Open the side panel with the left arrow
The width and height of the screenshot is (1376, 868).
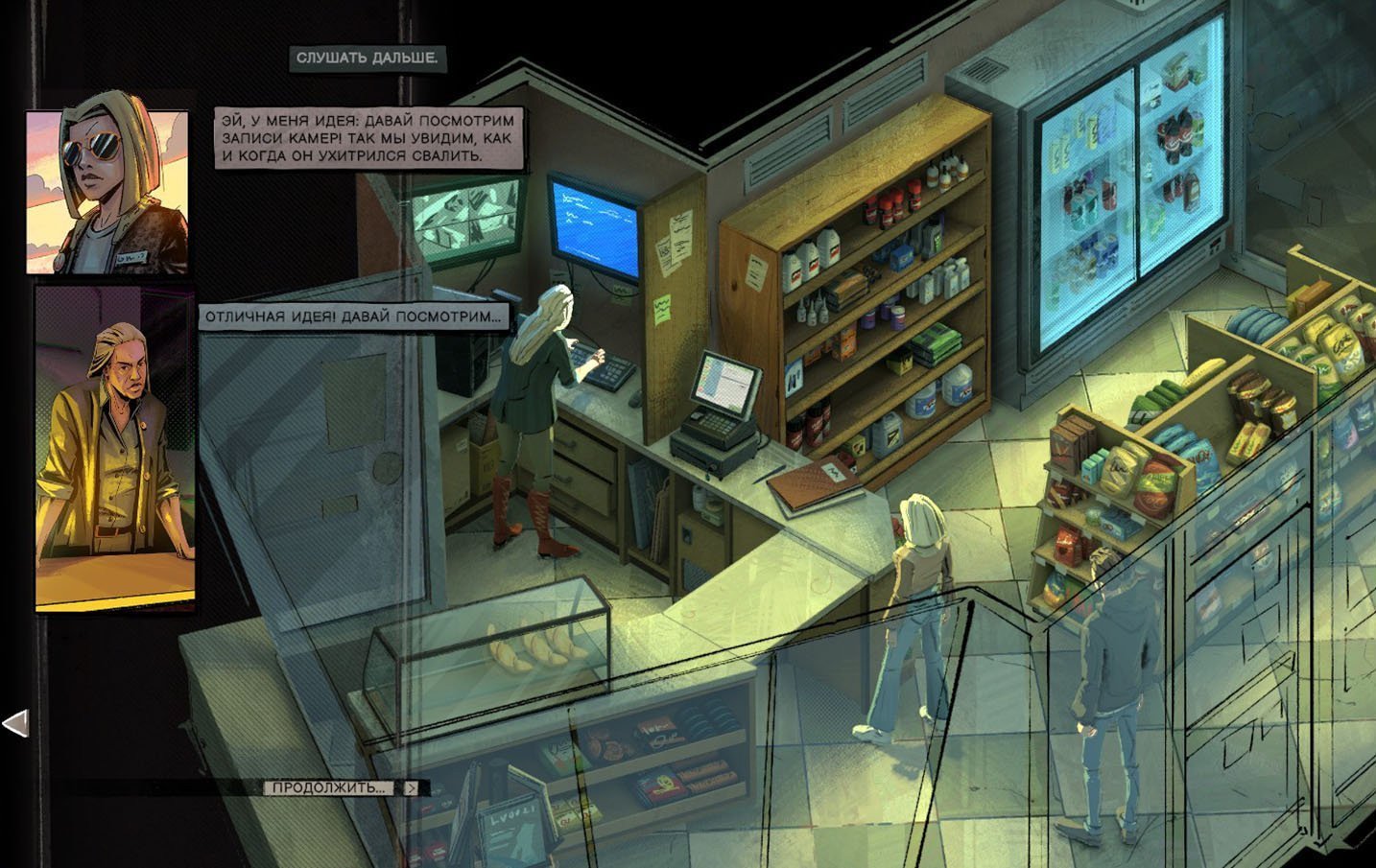[x=15, y=723]
